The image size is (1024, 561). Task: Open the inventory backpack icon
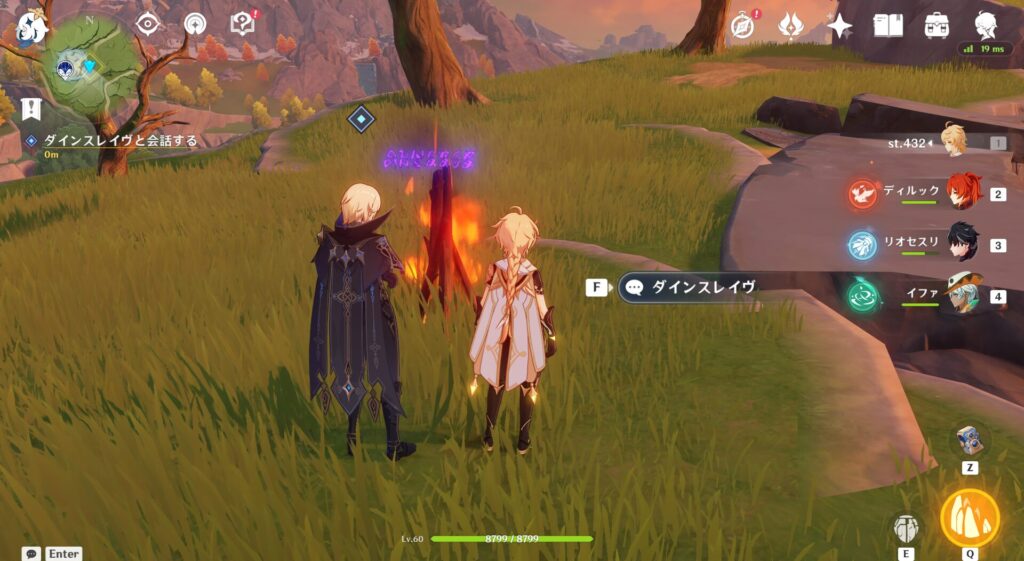937,26
